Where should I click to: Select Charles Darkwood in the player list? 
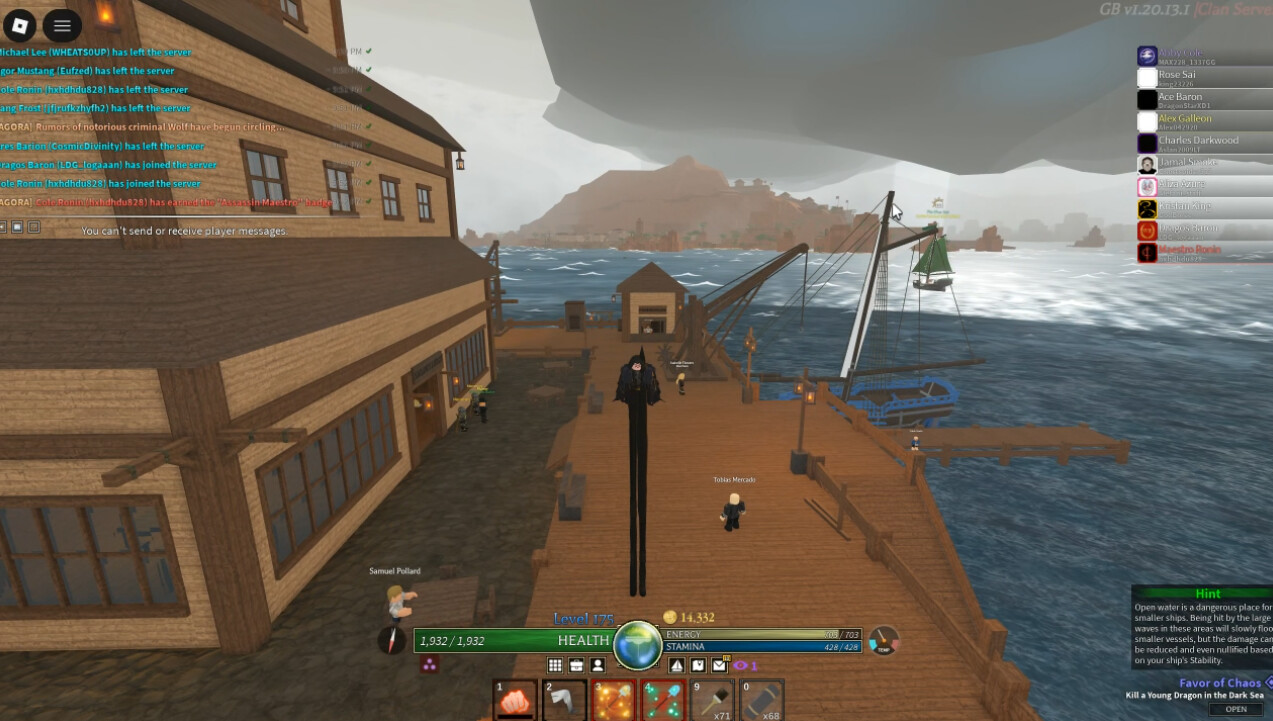pos(1198,141)
